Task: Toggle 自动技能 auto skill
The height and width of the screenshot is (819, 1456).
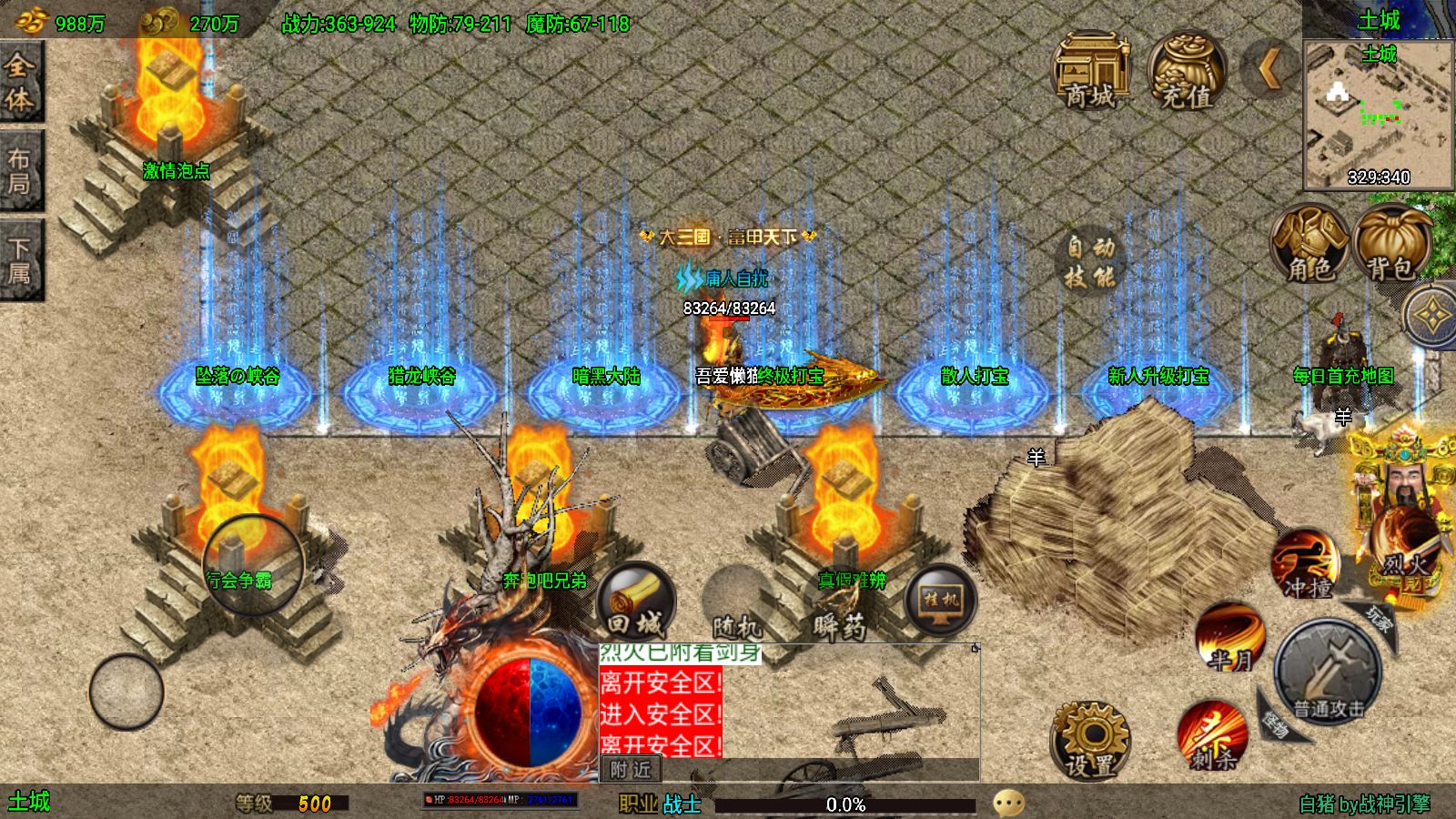Action: 1090,261
